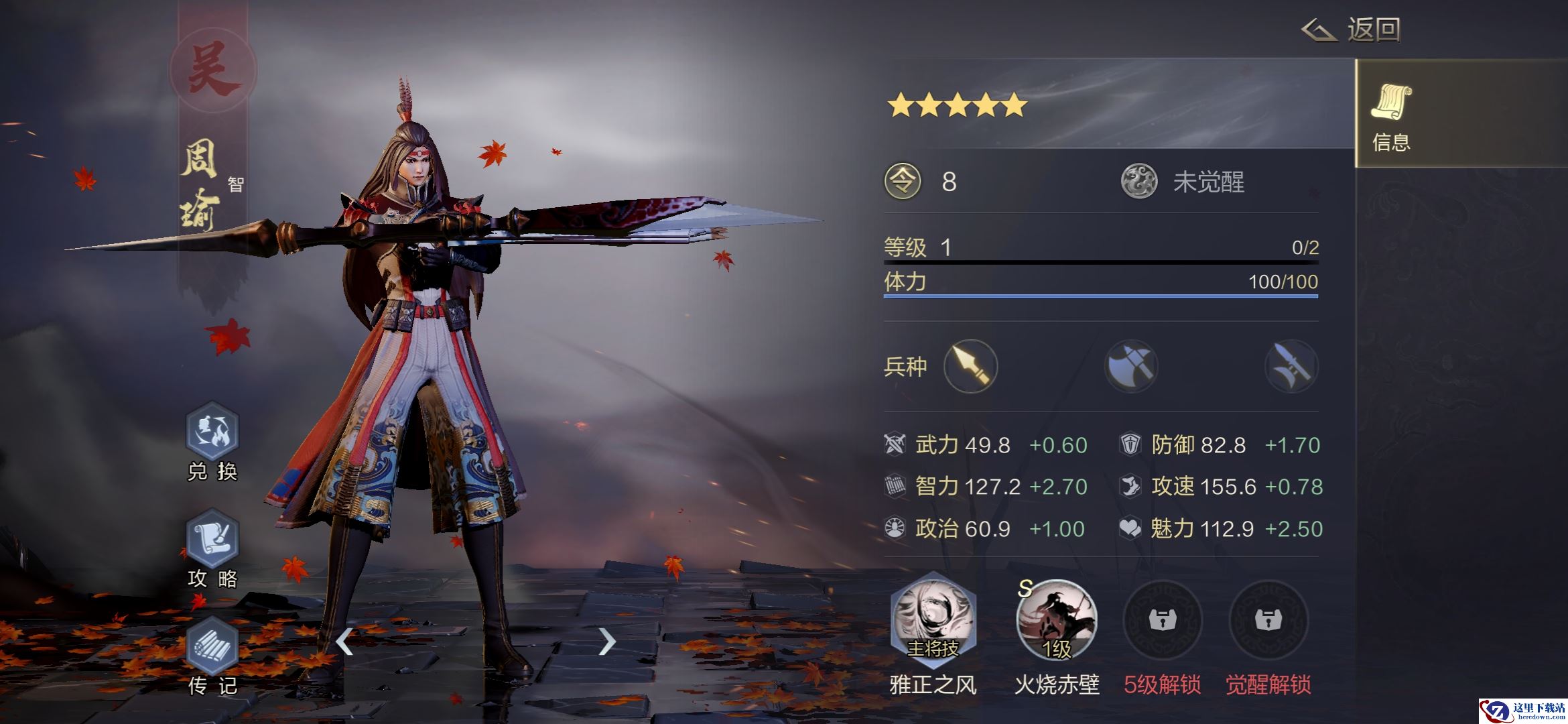The height and width of the screenshot is (724, 1568).
Task: Select the halberd troop type icon
Action: point(1291,366)
